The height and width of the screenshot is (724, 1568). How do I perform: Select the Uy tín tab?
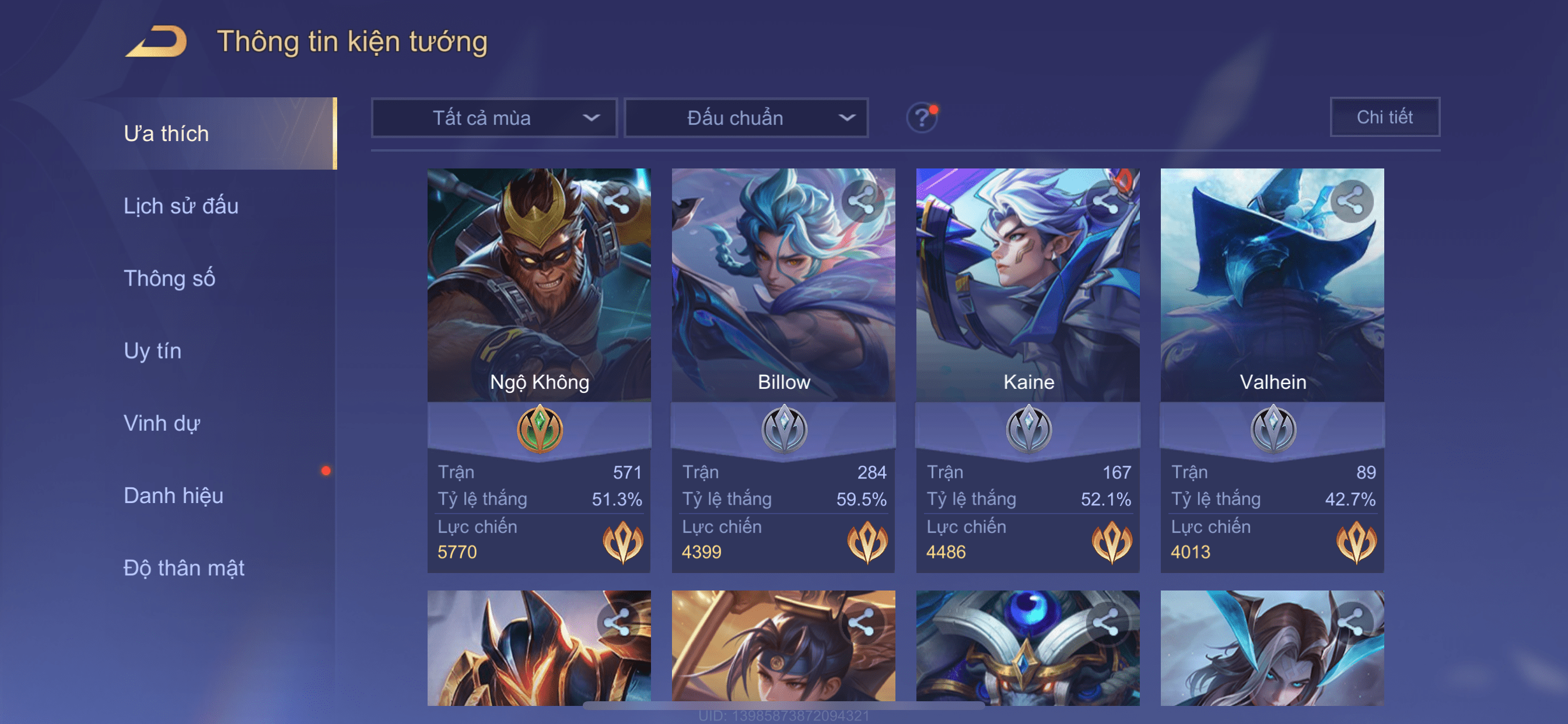[152, 351]
